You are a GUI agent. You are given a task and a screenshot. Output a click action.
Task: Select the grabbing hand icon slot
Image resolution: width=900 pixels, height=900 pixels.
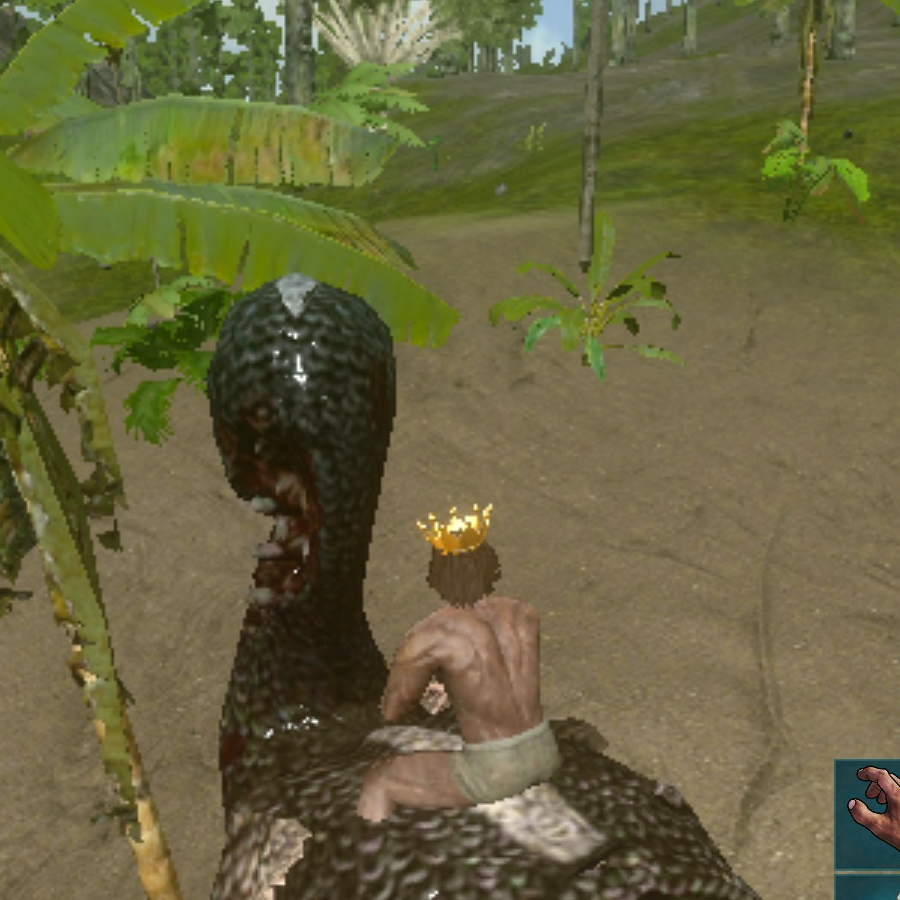(870, 813)
